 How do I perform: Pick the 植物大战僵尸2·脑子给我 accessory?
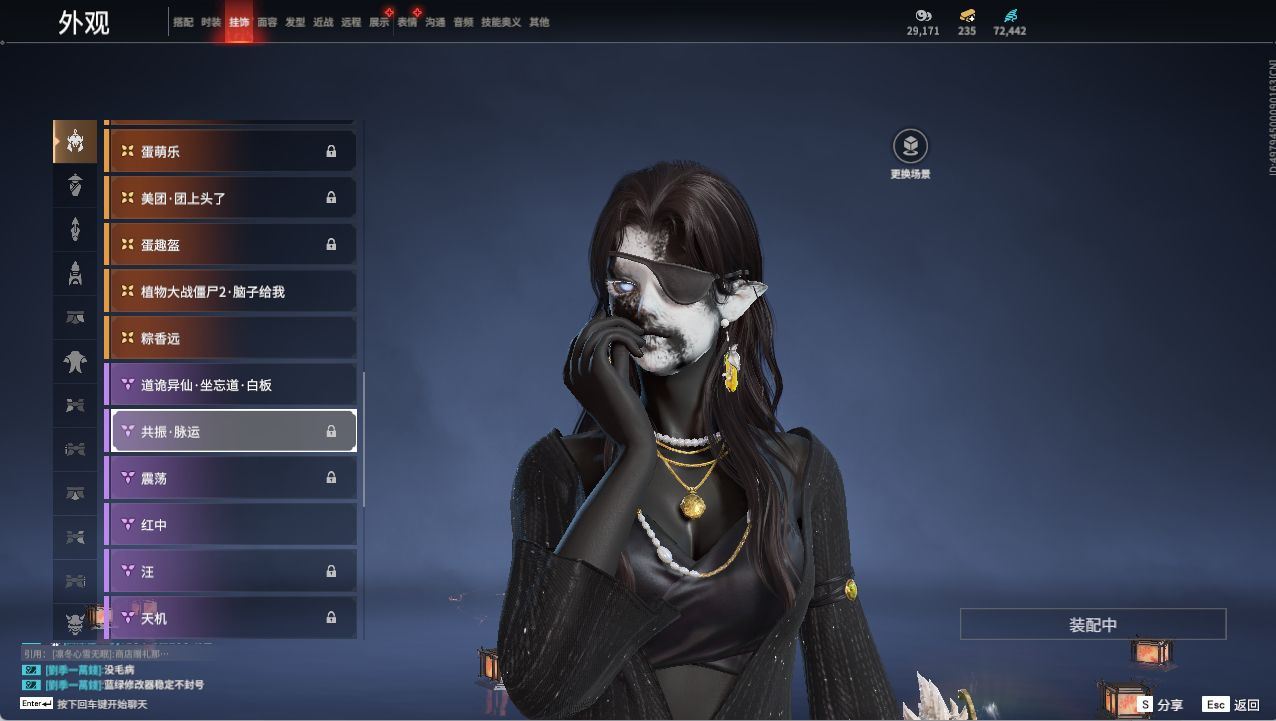coord(230,292)
